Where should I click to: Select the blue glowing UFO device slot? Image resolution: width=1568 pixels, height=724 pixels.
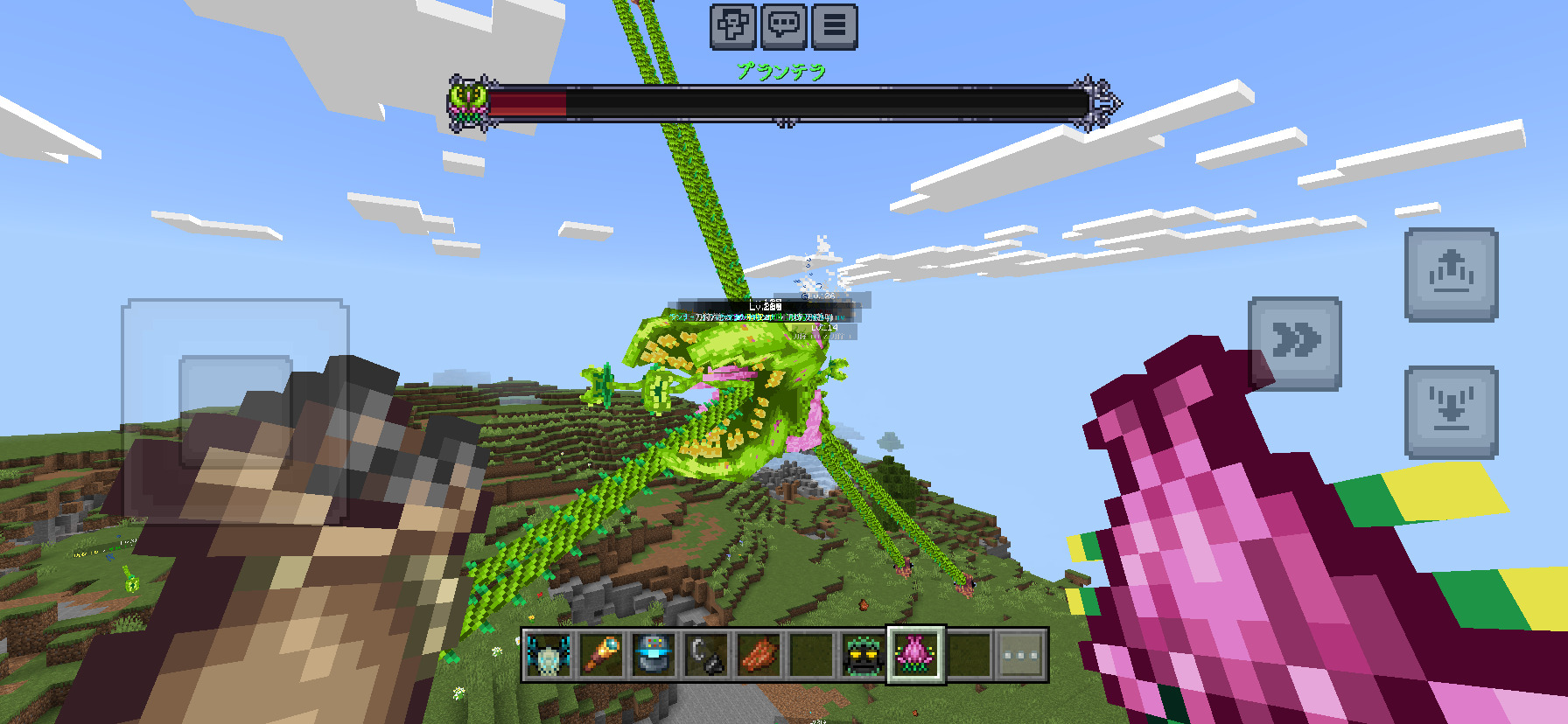(654, 655)
